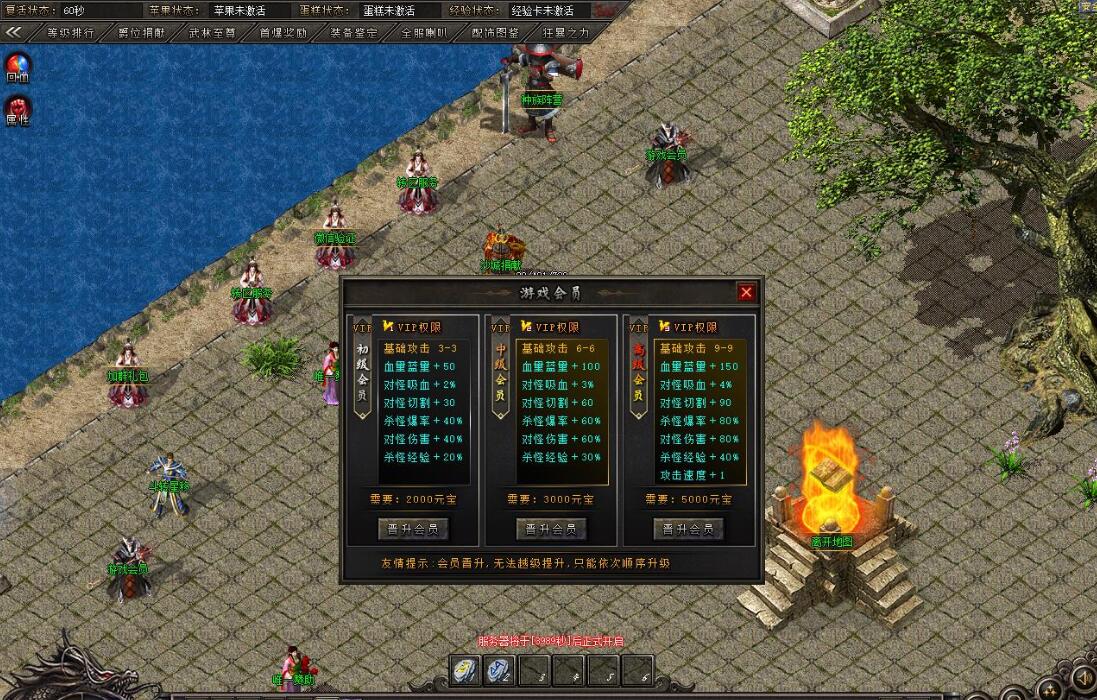Collapse the top menu bar with the double arrow
1097x700 pixels.
pos(14,32)
